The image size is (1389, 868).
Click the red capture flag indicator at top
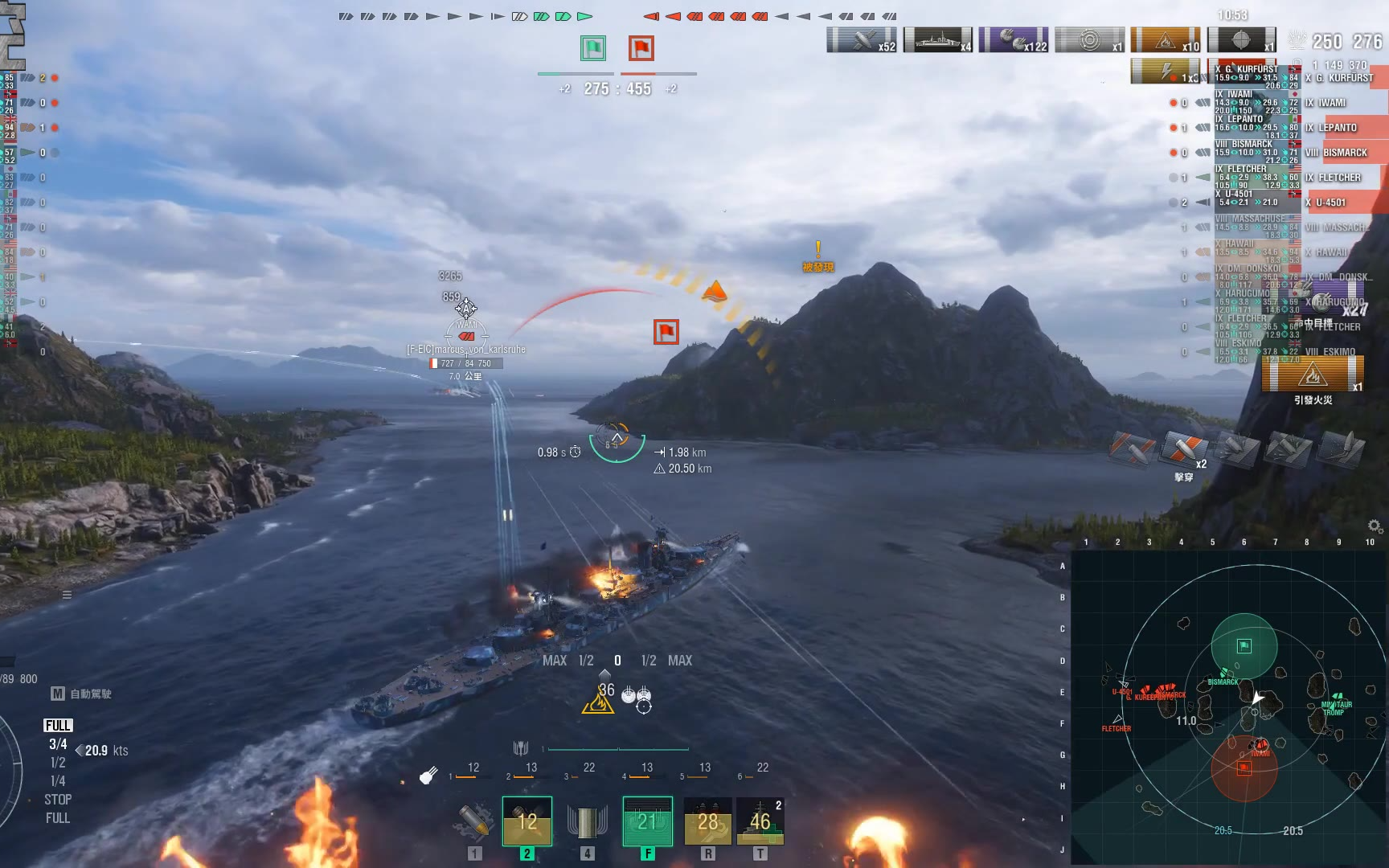click(641, 48)
